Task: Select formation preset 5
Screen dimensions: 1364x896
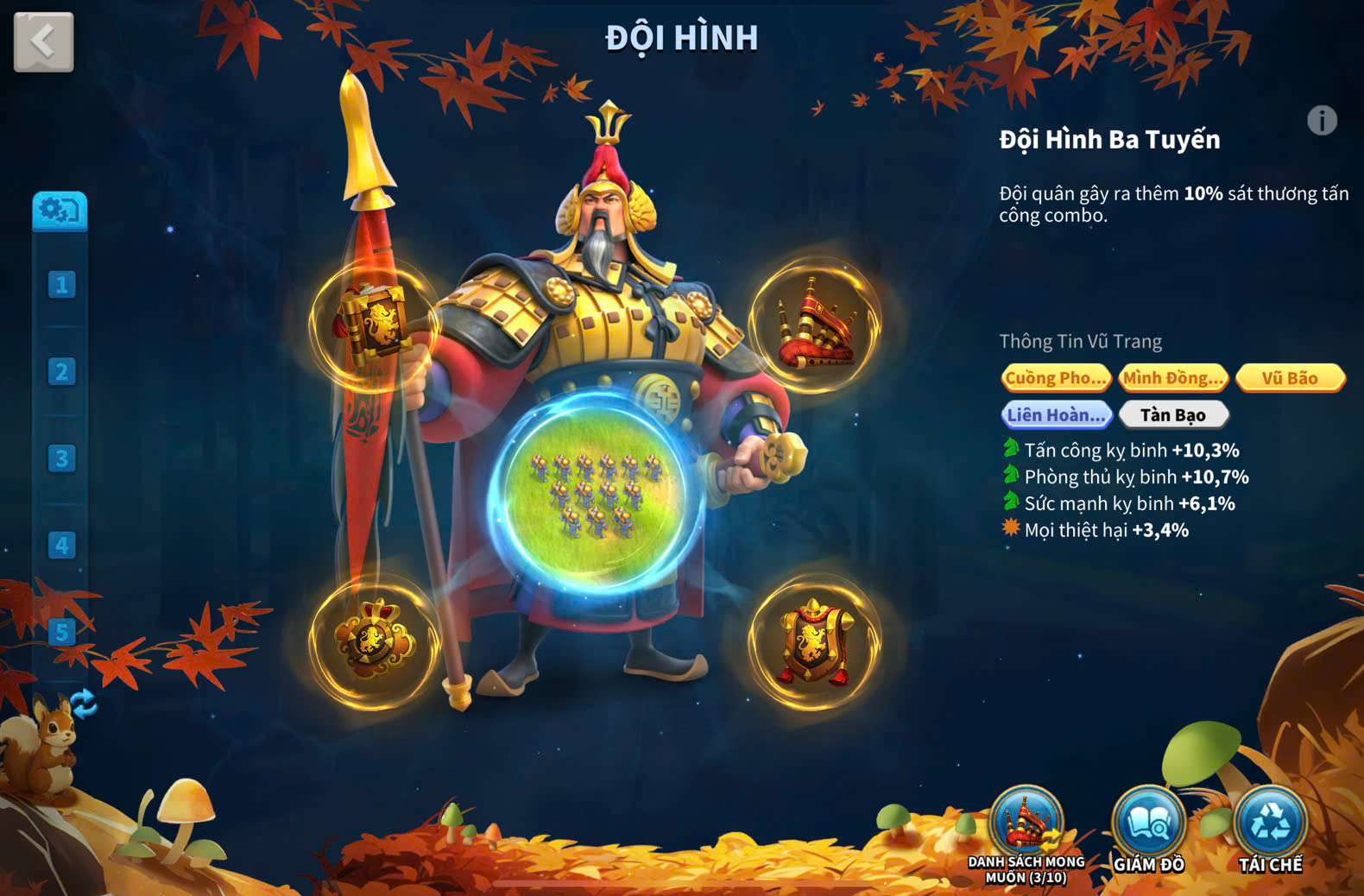Action: pyautogui.click(x=61, y=632)
